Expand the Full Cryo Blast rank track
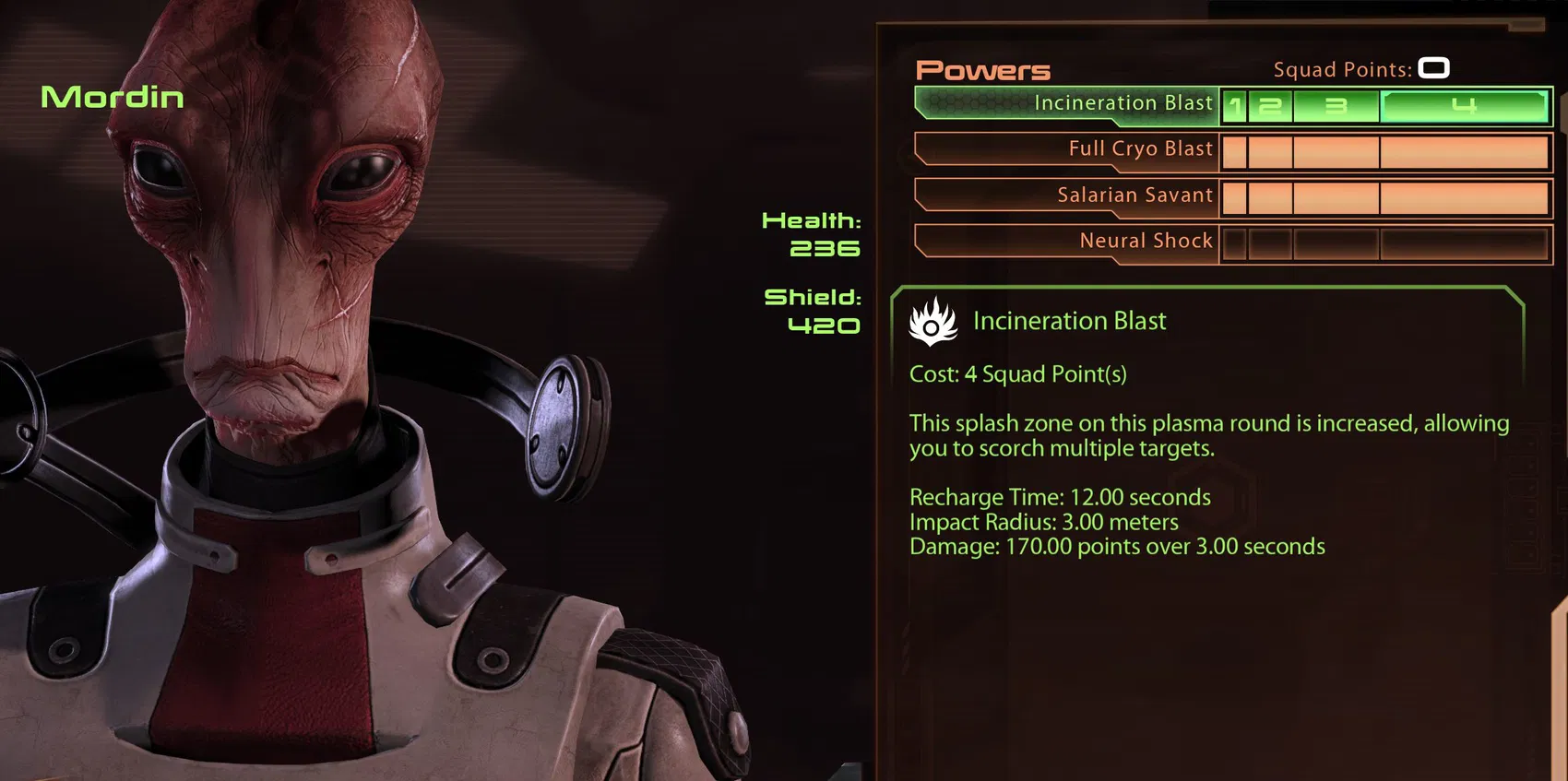 [x=1384, y=150]
